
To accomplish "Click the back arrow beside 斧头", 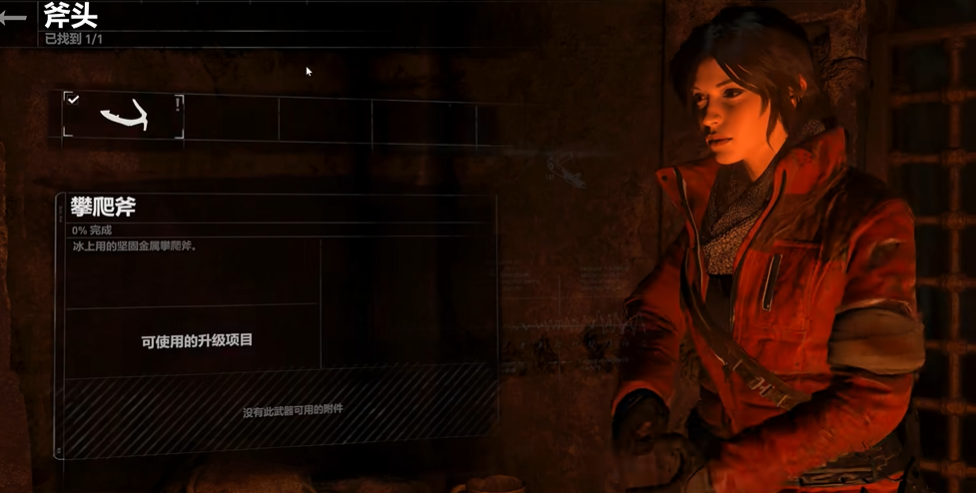I will click(14, 19).
